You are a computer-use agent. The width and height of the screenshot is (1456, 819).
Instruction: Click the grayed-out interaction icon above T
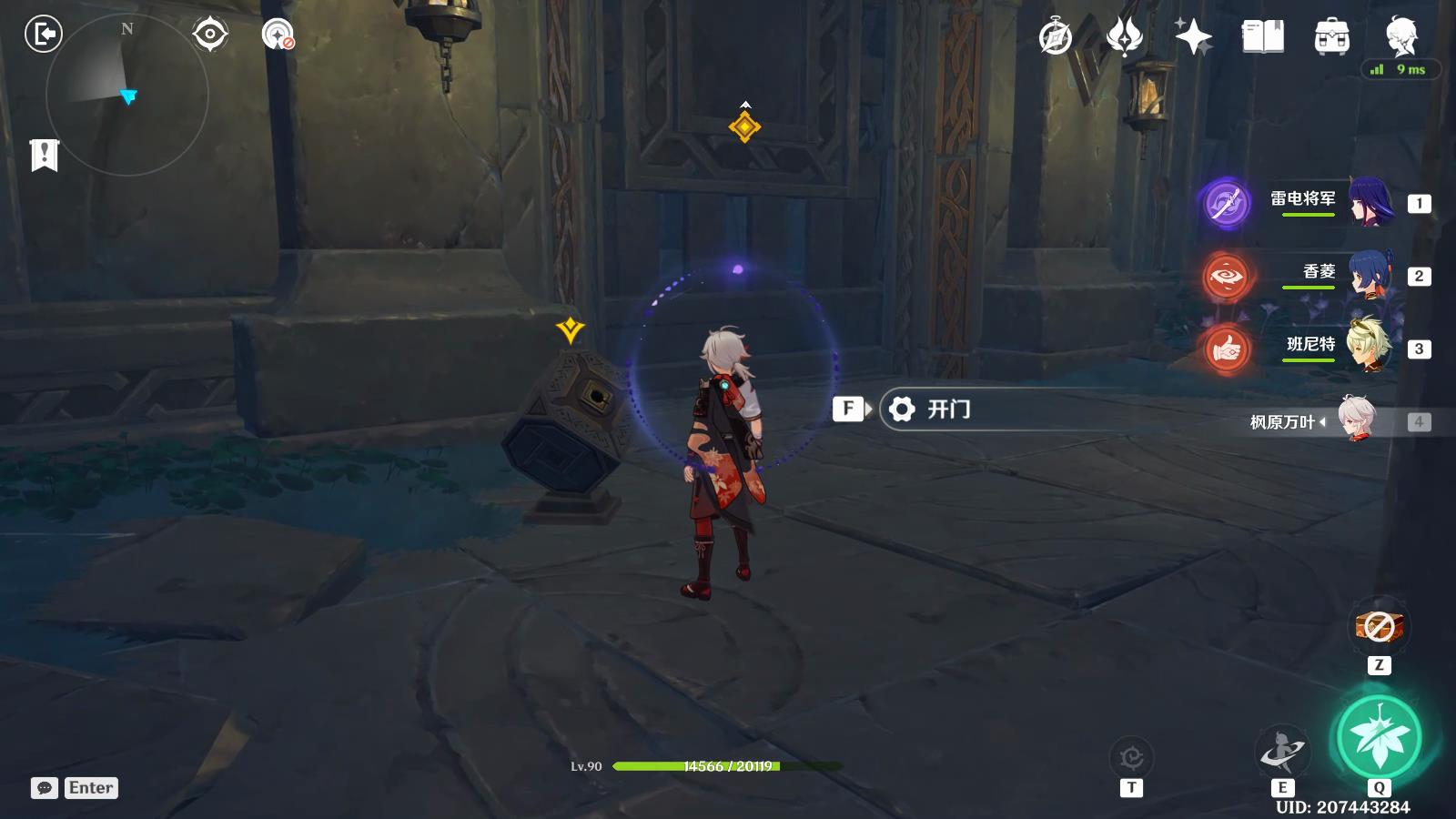point(1131,757)
